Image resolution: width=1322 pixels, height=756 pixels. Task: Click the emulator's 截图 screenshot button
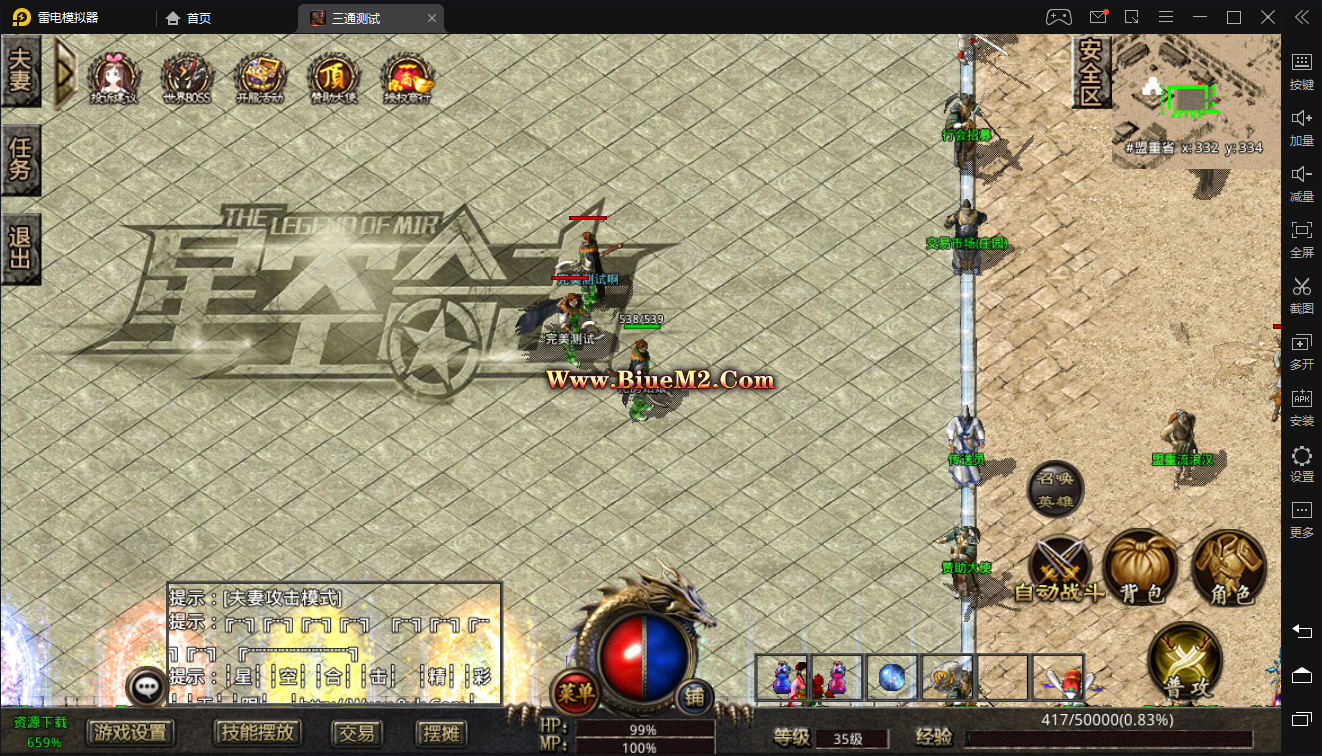[x=1301, y=294]
